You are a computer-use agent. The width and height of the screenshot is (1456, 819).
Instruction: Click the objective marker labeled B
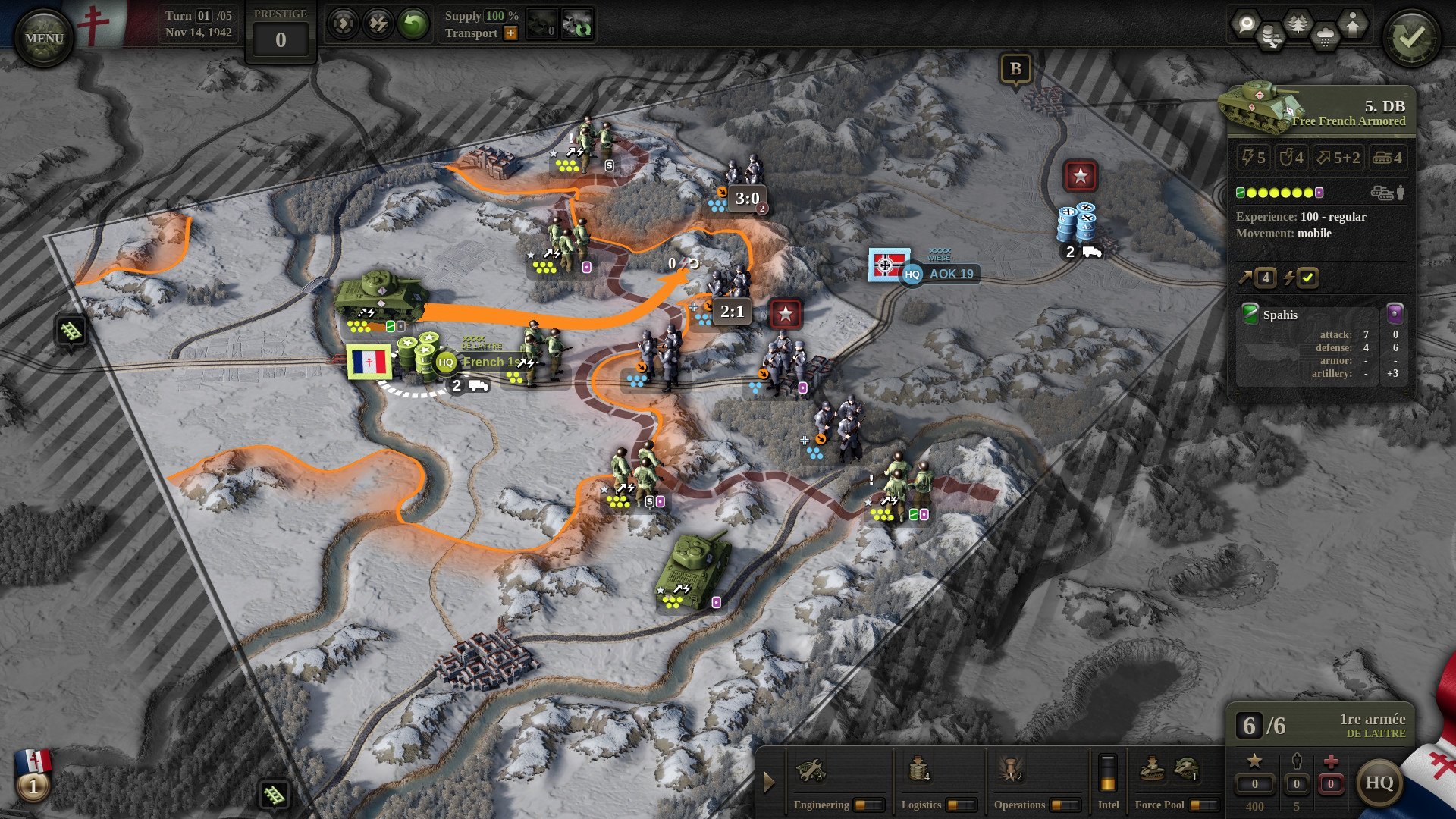1015,69
